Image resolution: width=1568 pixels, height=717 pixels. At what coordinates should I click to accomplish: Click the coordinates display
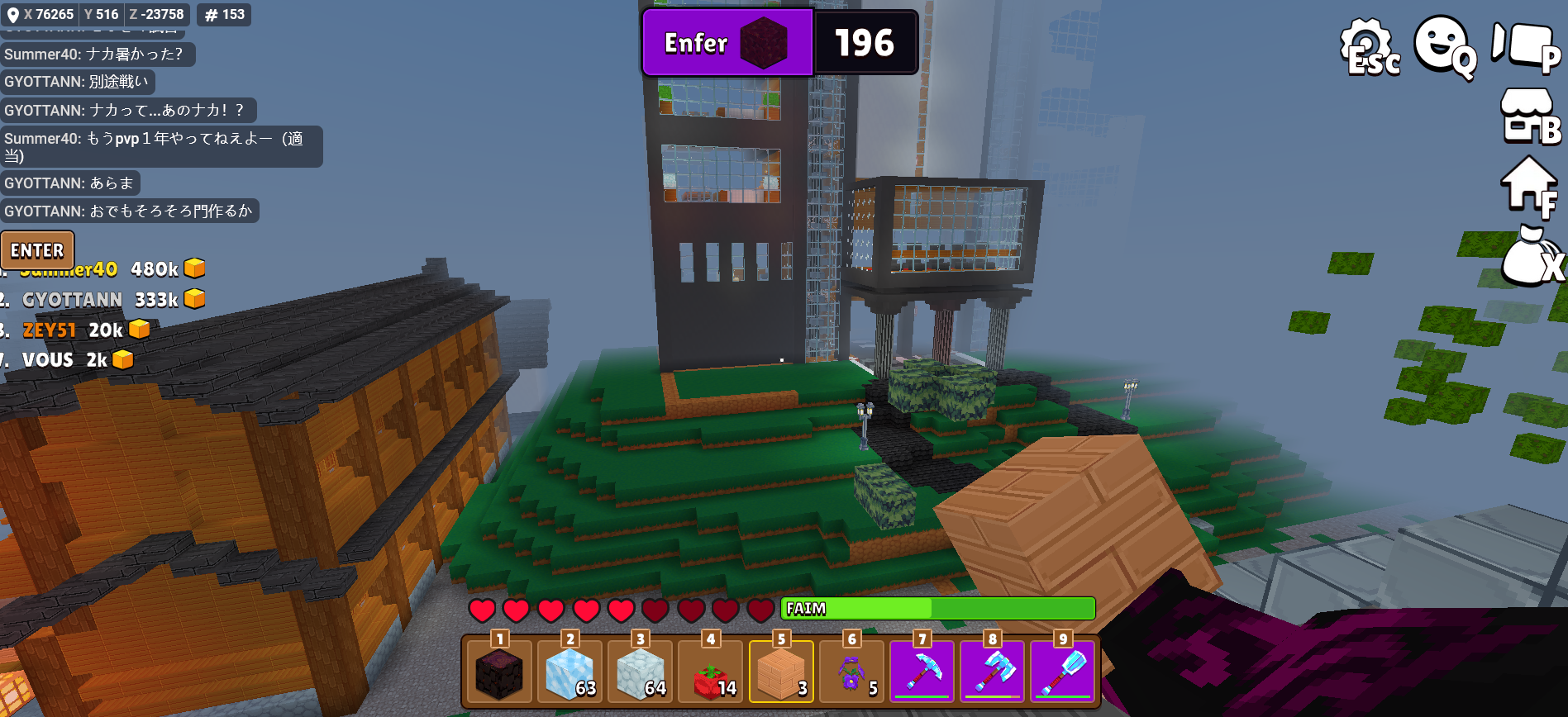coord(95,15)
